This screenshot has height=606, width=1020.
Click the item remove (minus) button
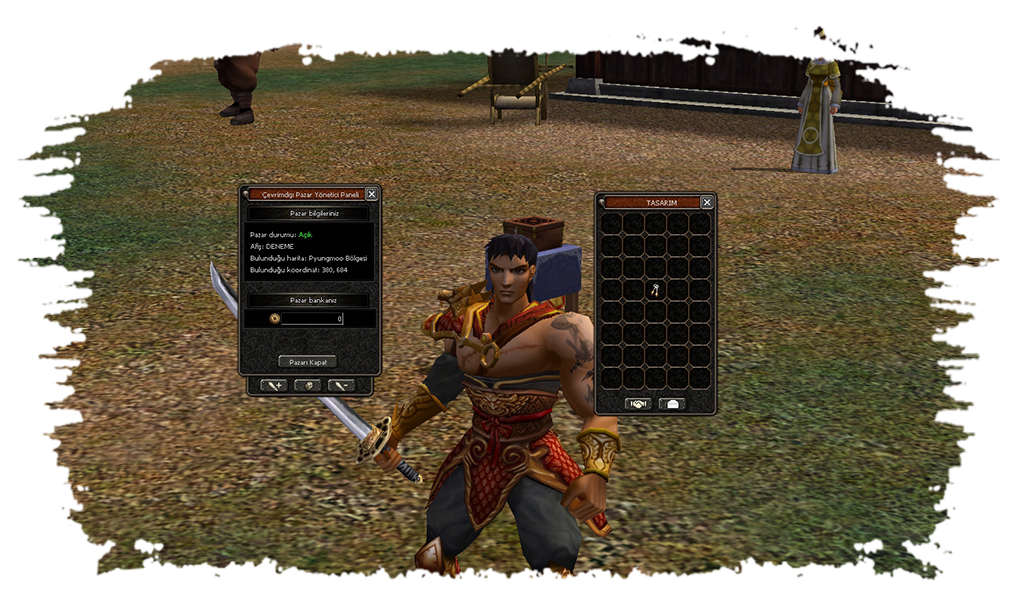coord(340,385)
